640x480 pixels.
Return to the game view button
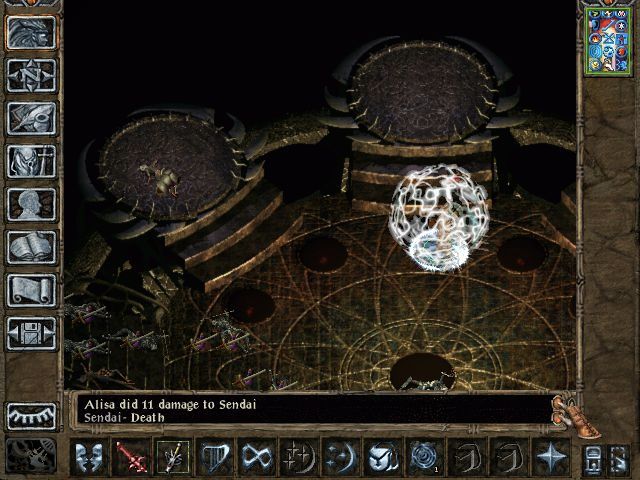pyautogui.click(x=31, y=32)
